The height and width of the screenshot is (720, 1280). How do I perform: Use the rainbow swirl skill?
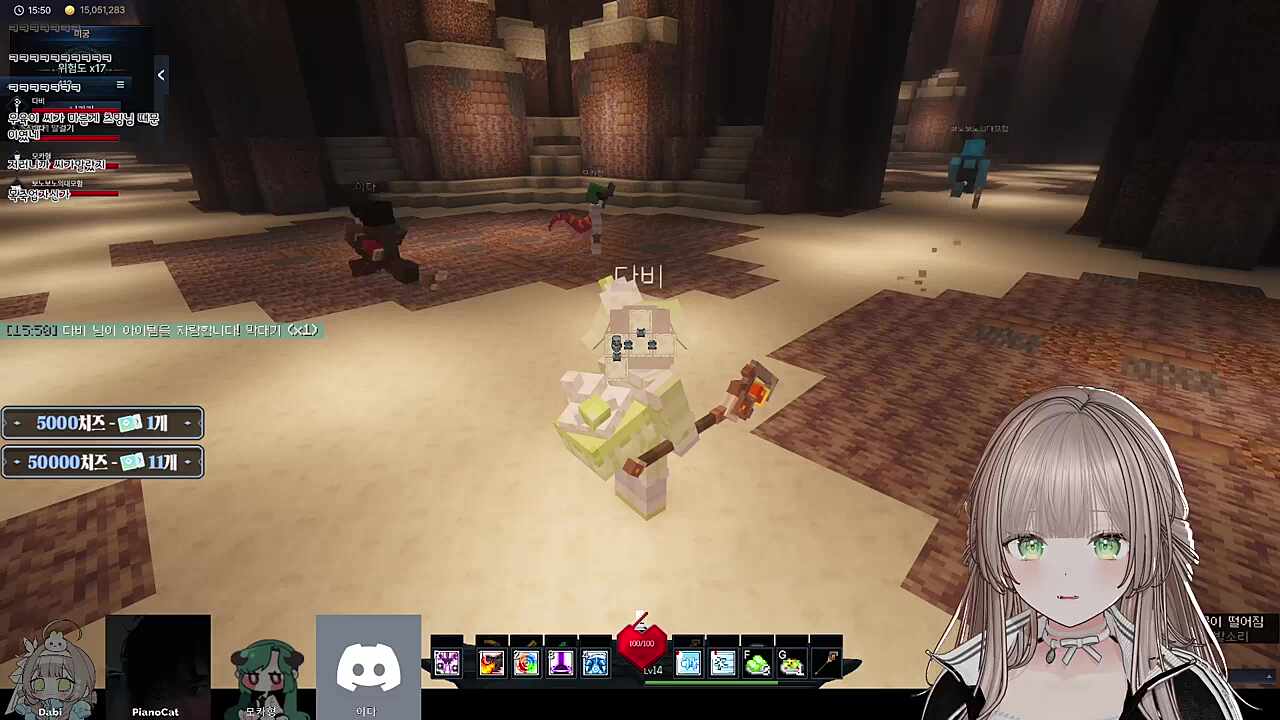pos(526,662)
